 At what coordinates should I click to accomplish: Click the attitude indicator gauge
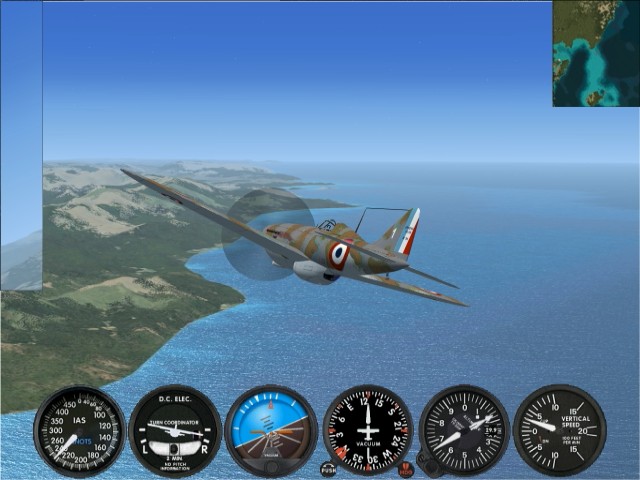271,431
